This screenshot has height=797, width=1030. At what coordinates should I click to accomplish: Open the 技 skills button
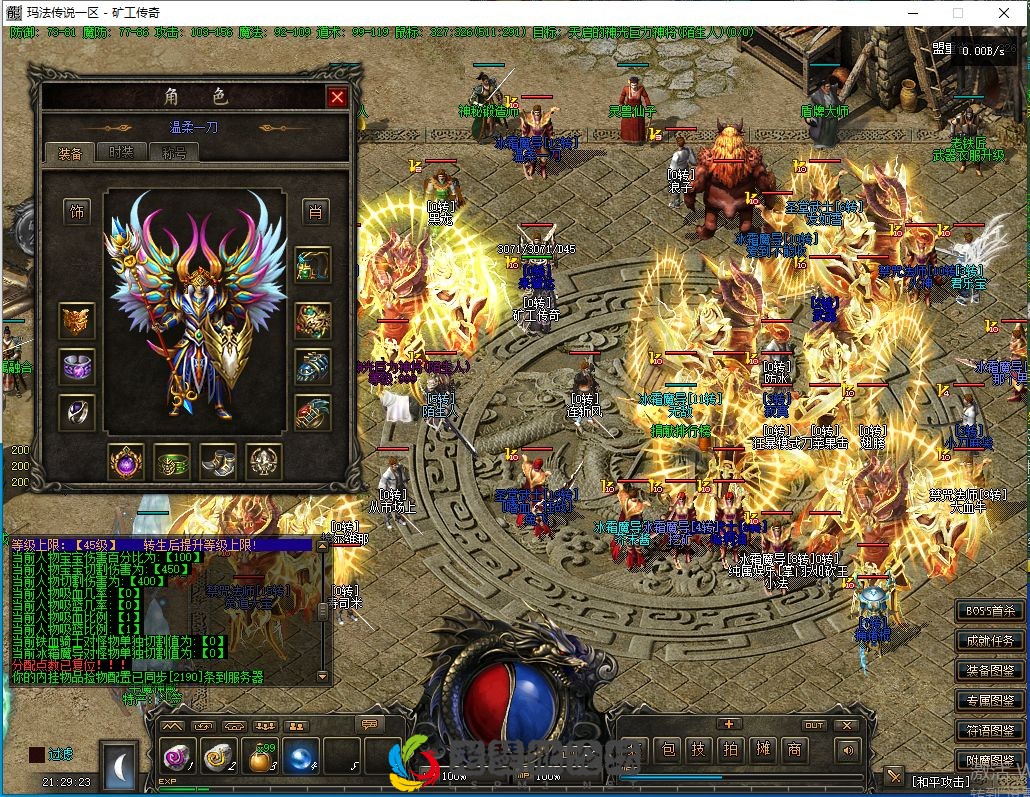(699, 749)
